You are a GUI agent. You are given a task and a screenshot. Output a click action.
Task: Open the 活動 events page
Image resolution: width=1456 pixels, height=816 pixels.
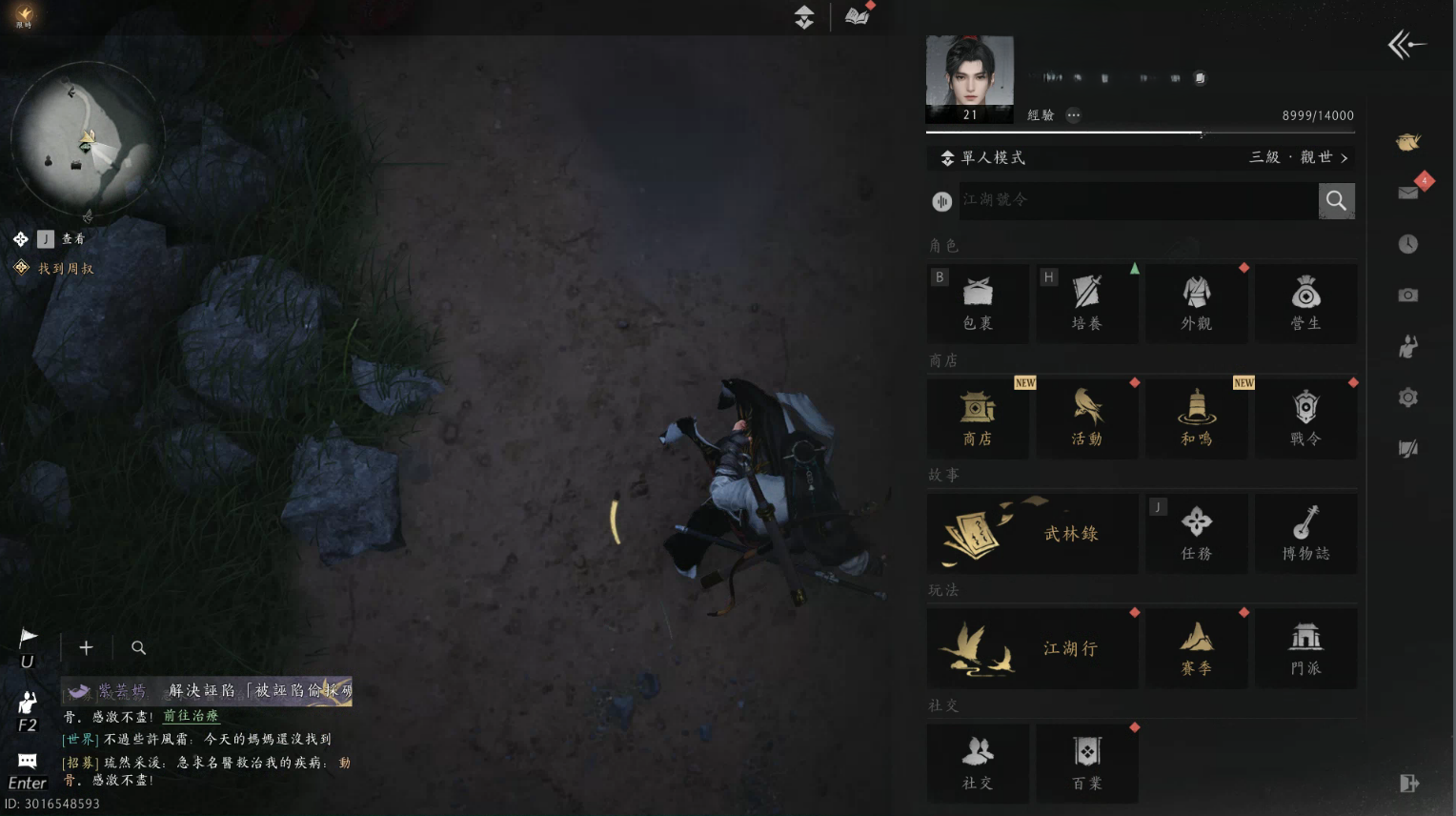click(x=1087, y=418)
